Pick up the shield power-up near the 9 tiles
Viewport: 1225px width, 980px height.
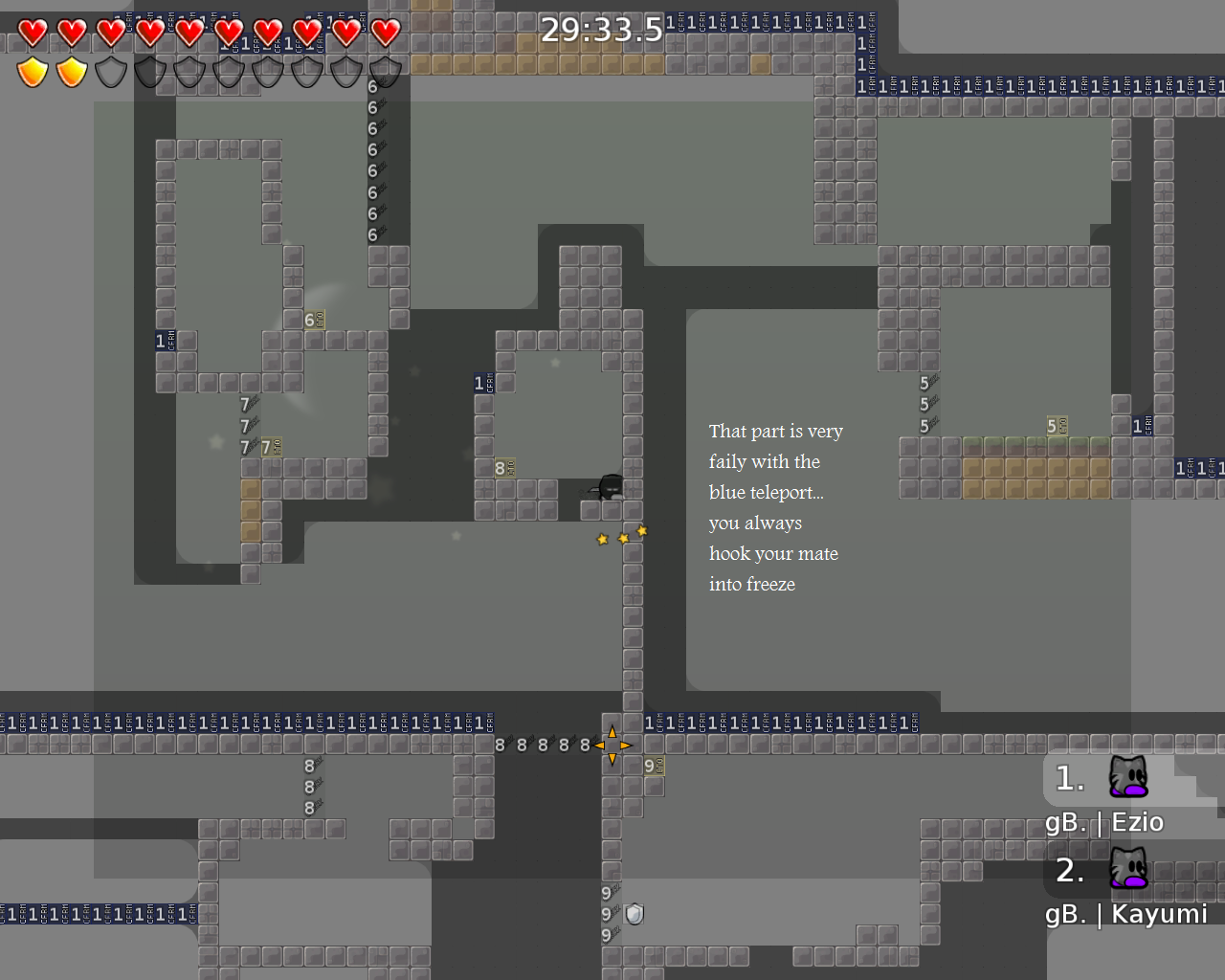pos(635,914)
